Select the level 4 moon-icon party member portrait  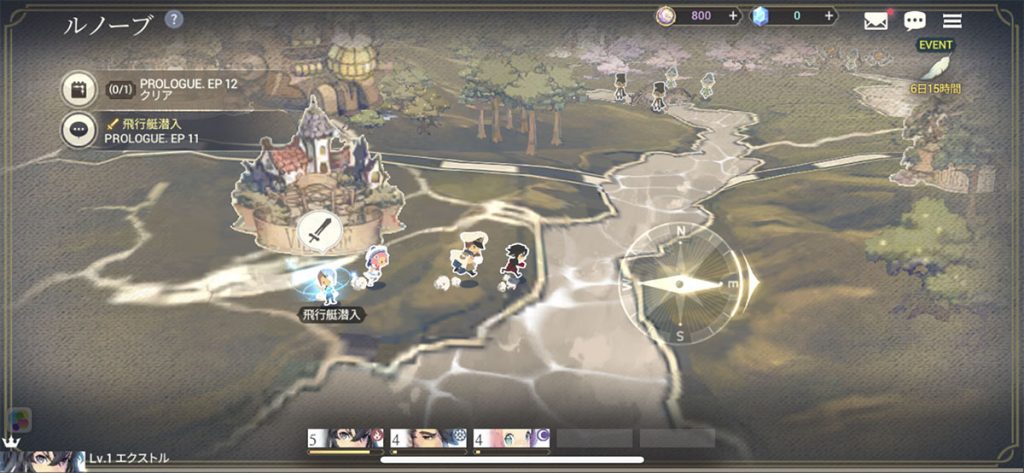[511, 438]
